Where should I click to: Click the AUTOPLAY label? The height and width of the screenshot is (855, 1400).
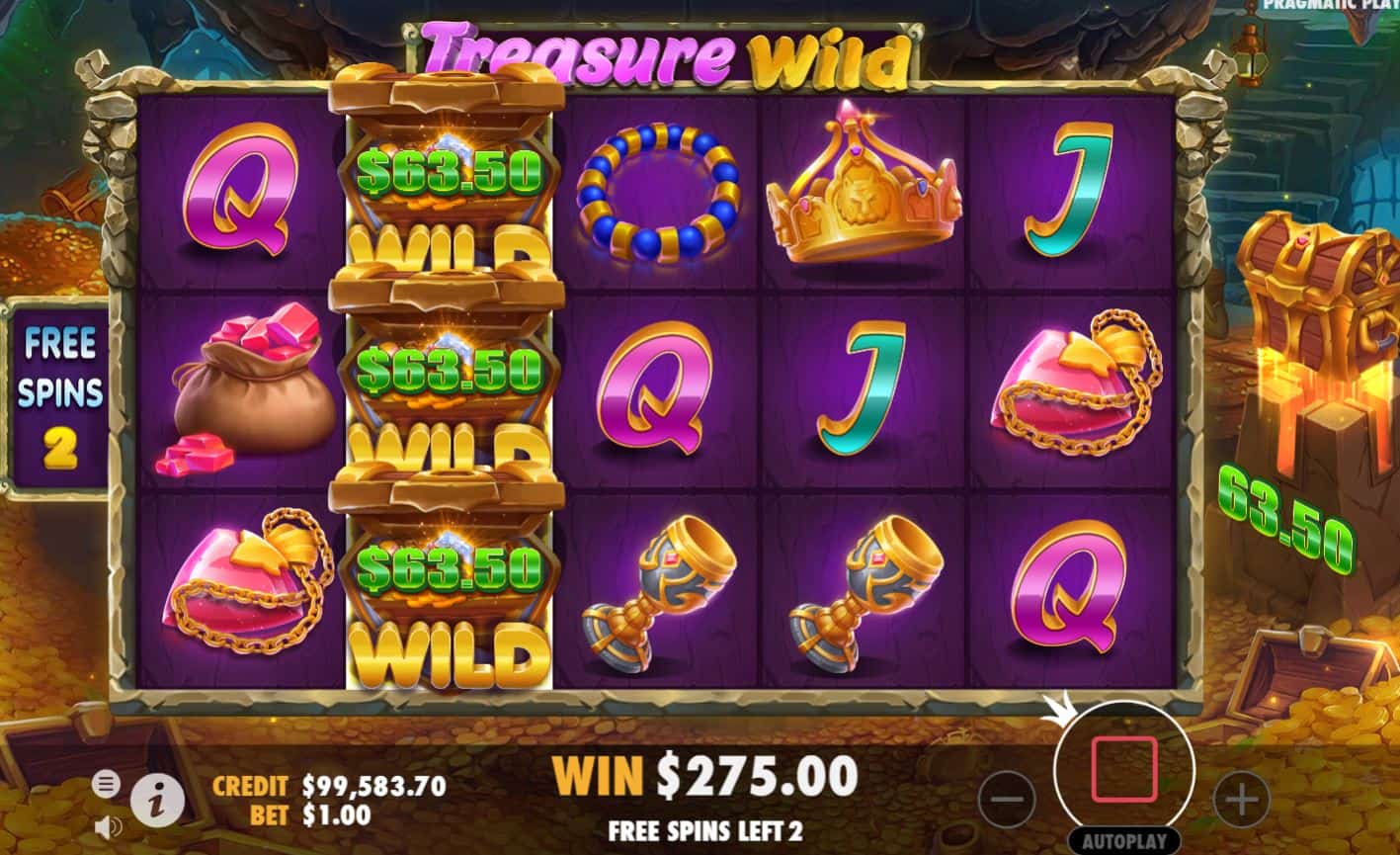(x=1124, y=842)
